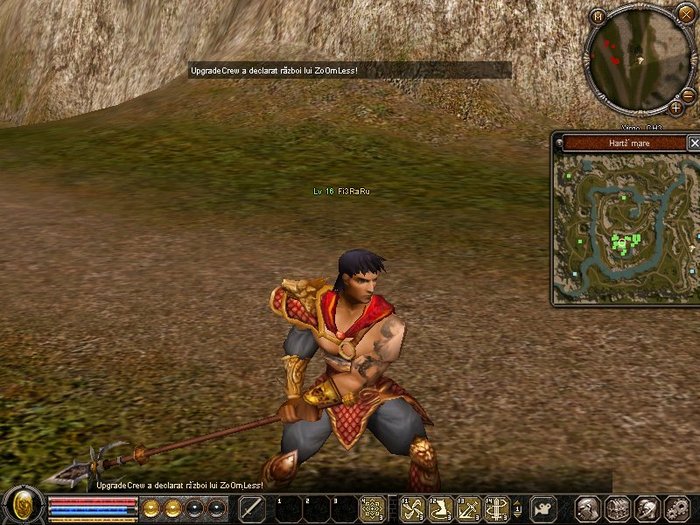
Task: Zoom in the minimap with the plus button
Action: pos(676,107)
